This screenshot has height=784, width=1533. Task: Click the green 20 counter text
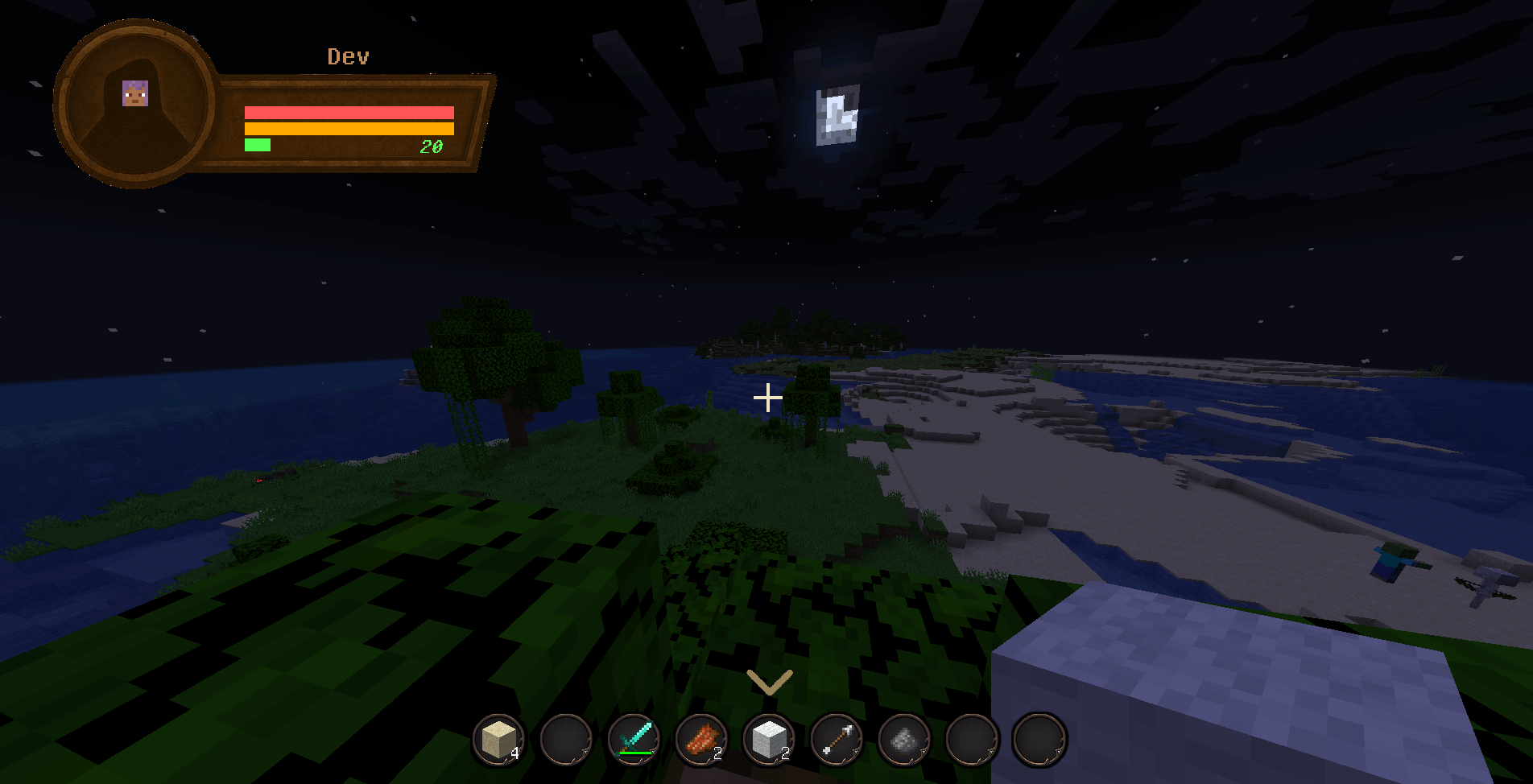click(x=432, y=147)
